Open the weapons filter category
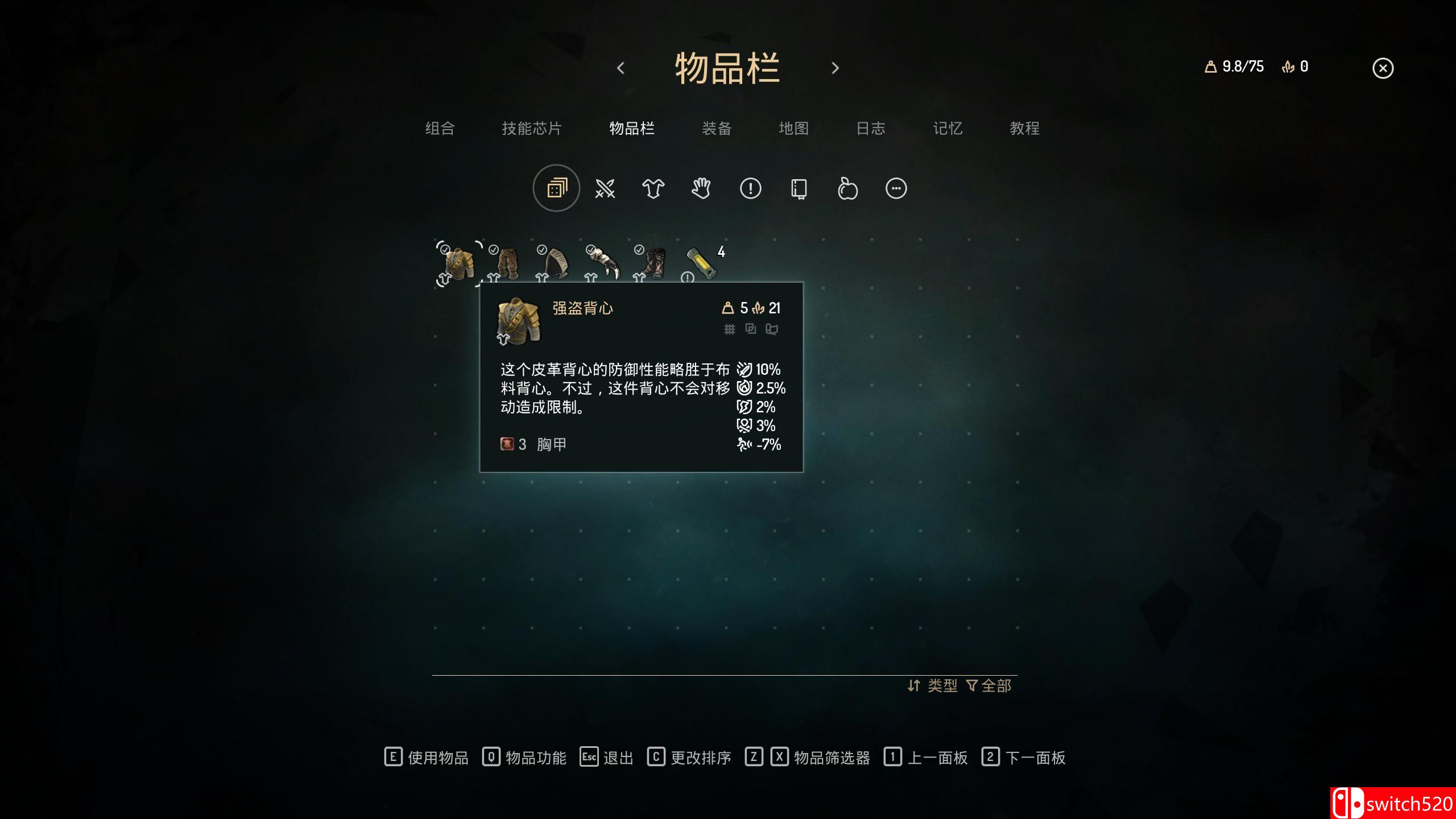This screenshot has height=819, width=1456. click(605, 188)
